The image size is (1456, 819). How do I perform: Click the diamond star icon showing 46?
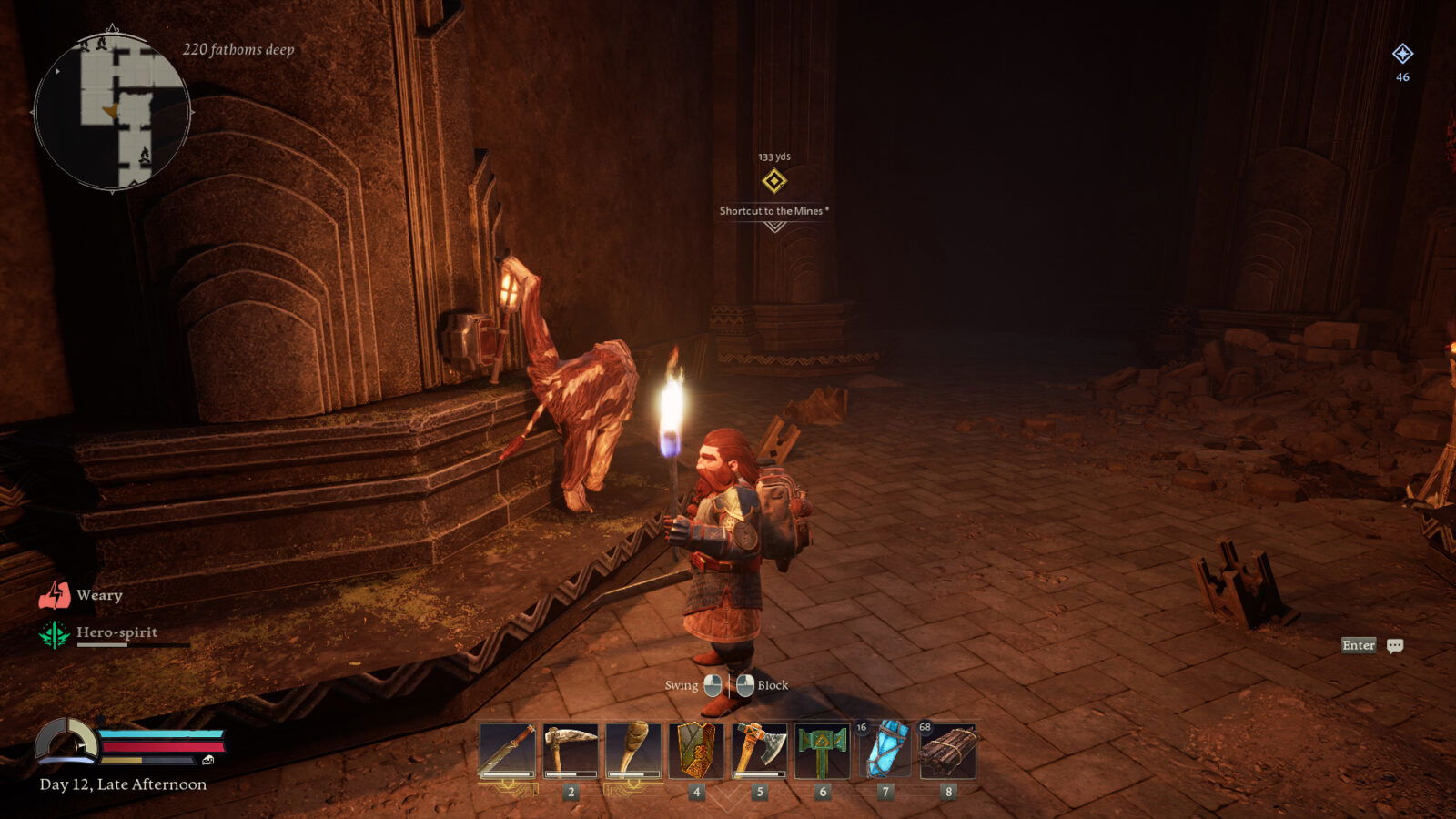1401,55
